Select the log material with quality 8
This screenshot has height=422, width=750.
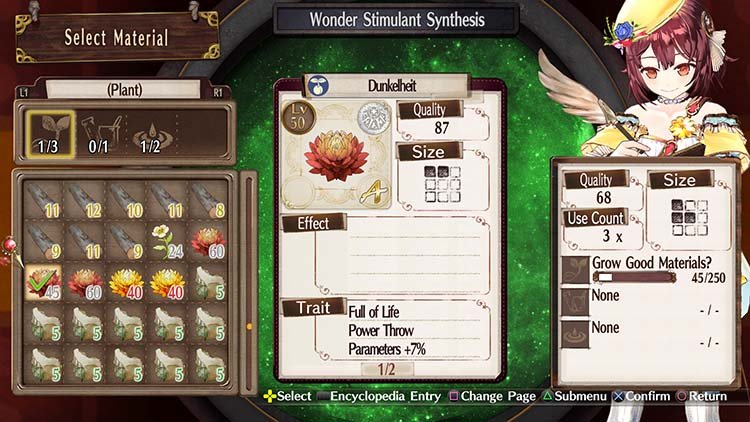click(x=207, y=199)
